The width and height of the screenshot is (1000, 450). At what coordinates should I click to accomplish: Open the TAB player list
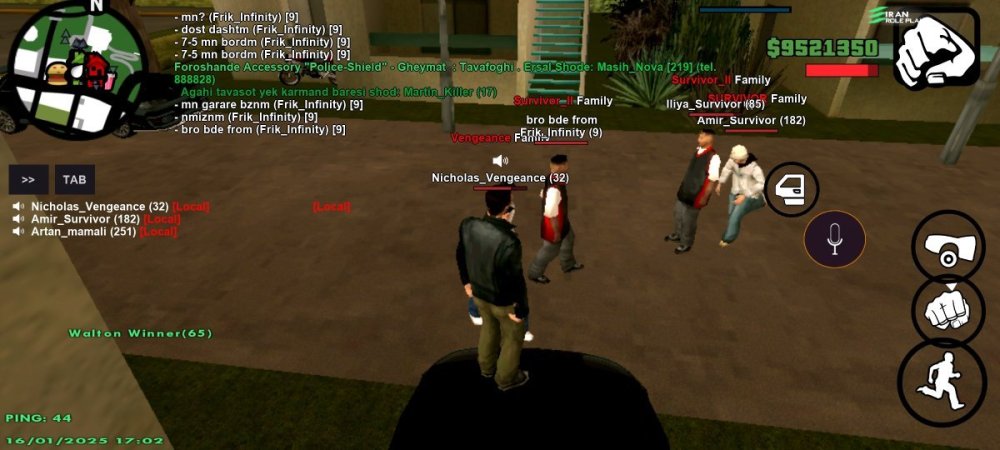(x=75, y=180)
